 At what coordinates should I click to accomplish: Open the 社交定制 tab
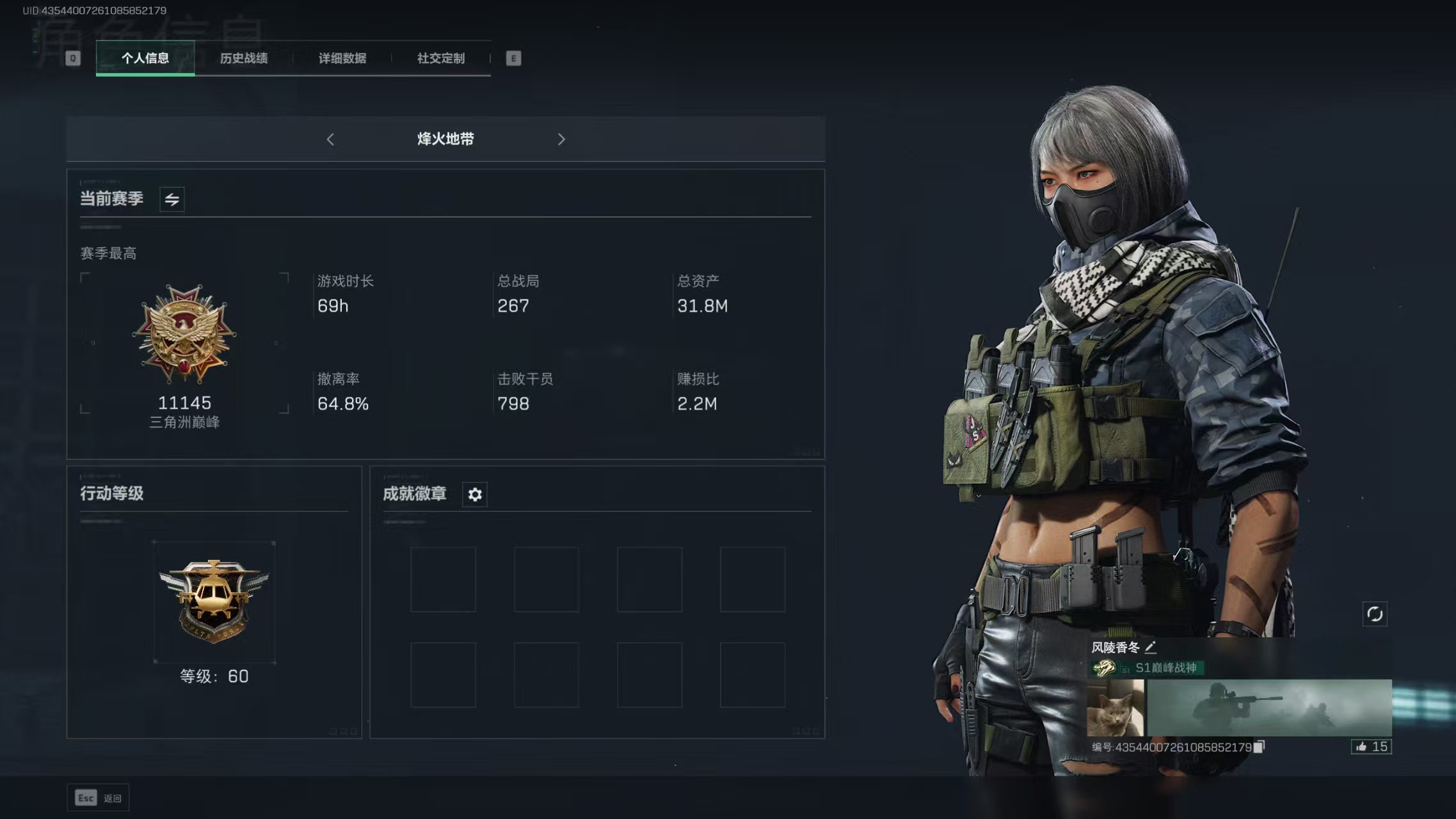(440, 58)
